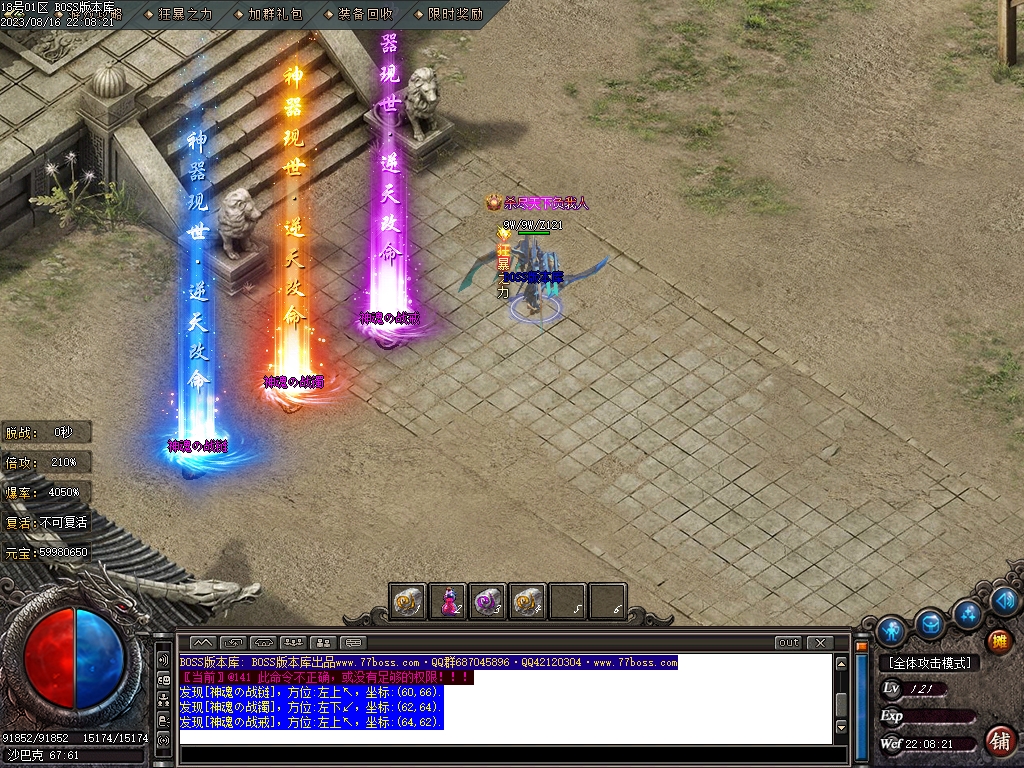
Task: Open the blue bag icon
Action: 930,623
